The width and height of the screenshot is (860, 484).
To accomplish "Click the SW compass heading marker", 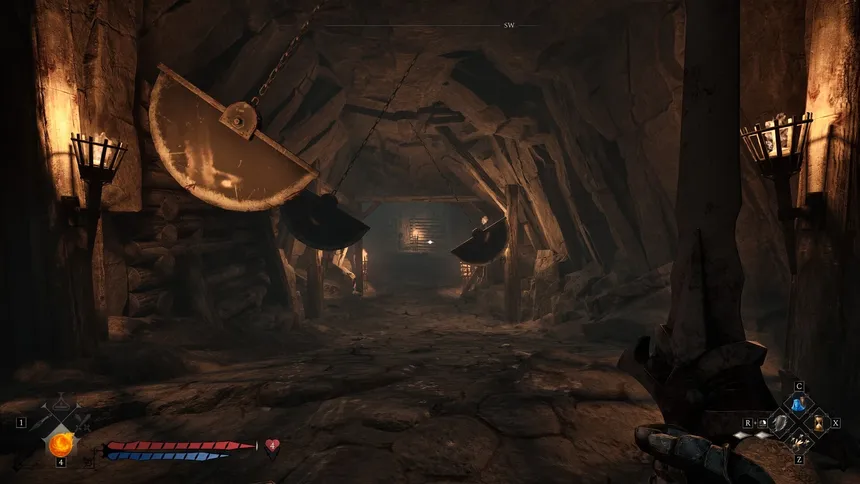I will click(x=510, y=26).
